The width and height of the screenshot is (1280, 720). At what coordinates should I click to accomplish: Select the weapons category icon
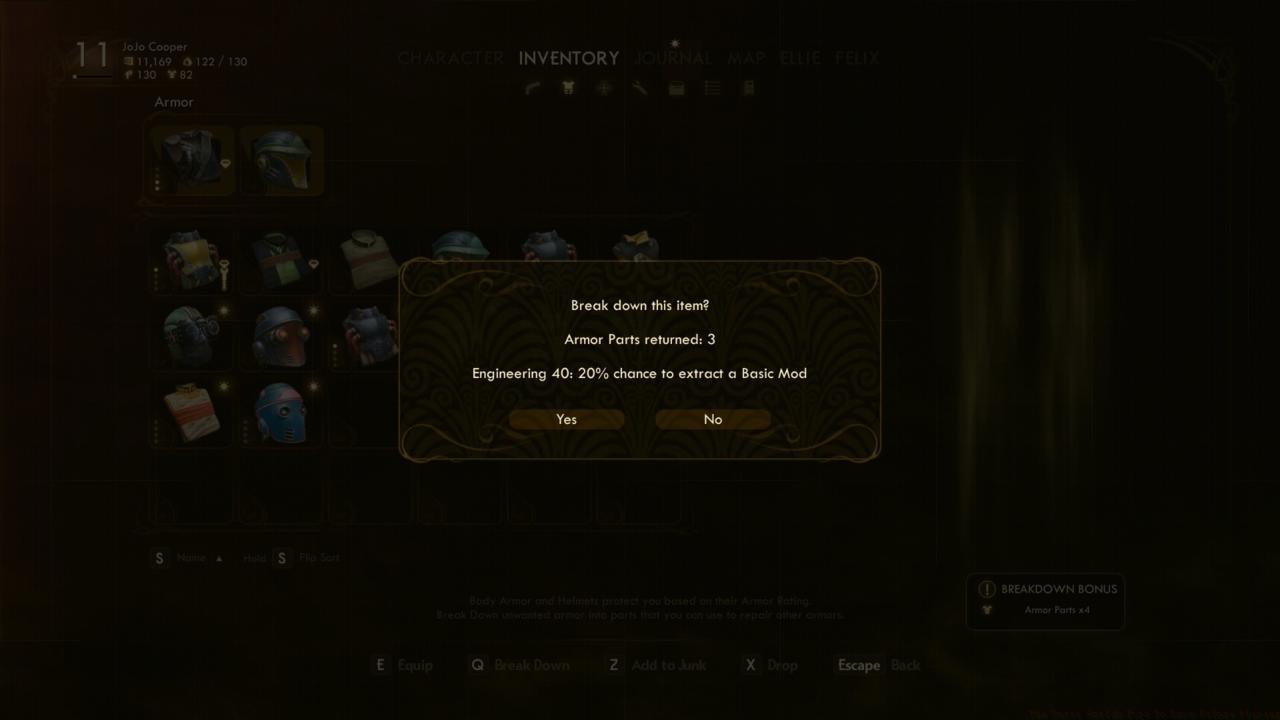tap(532, 88)
